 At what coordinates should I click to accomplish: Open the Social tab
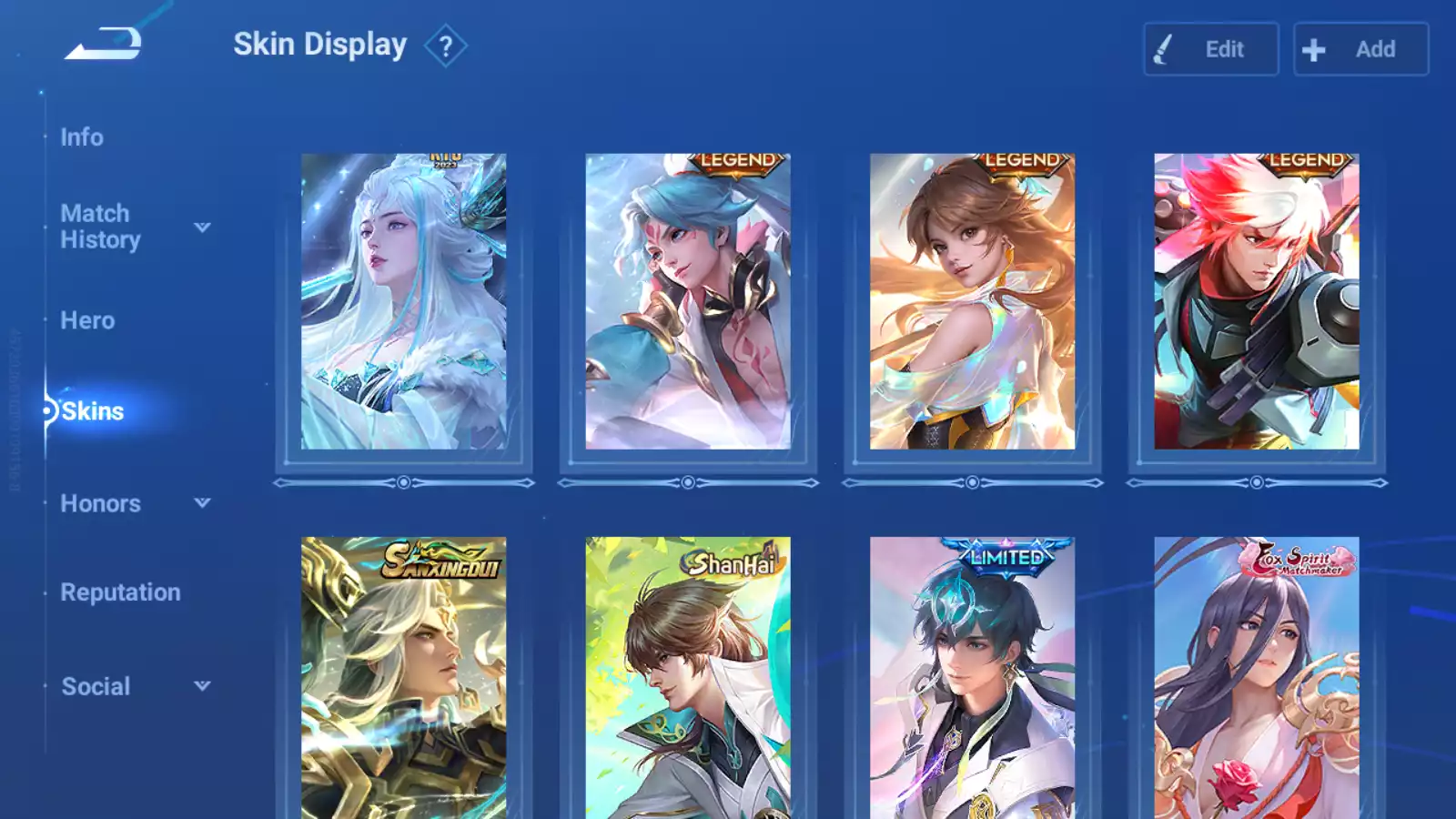click(96, 686)
